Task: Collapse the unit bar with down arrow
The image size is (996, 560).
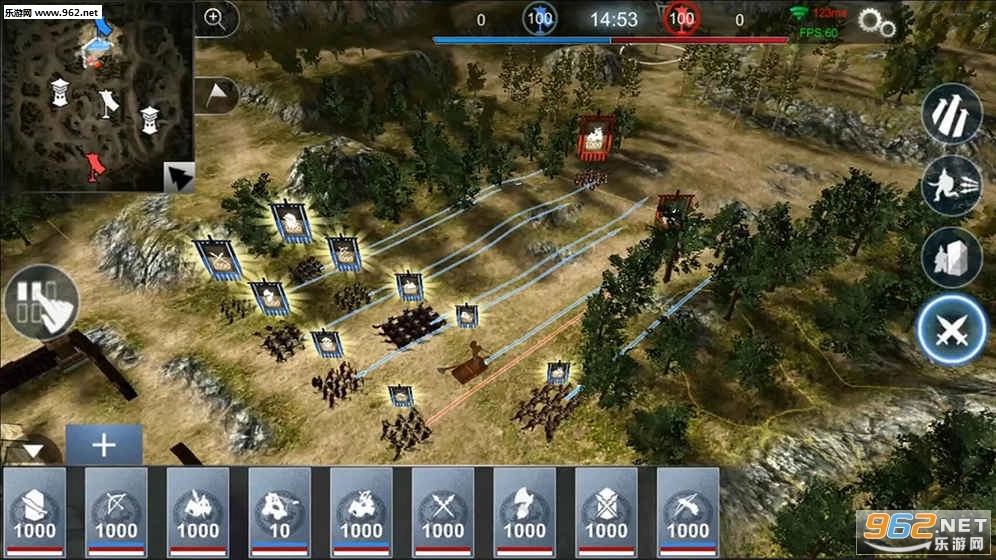Action: click(33, 450)
